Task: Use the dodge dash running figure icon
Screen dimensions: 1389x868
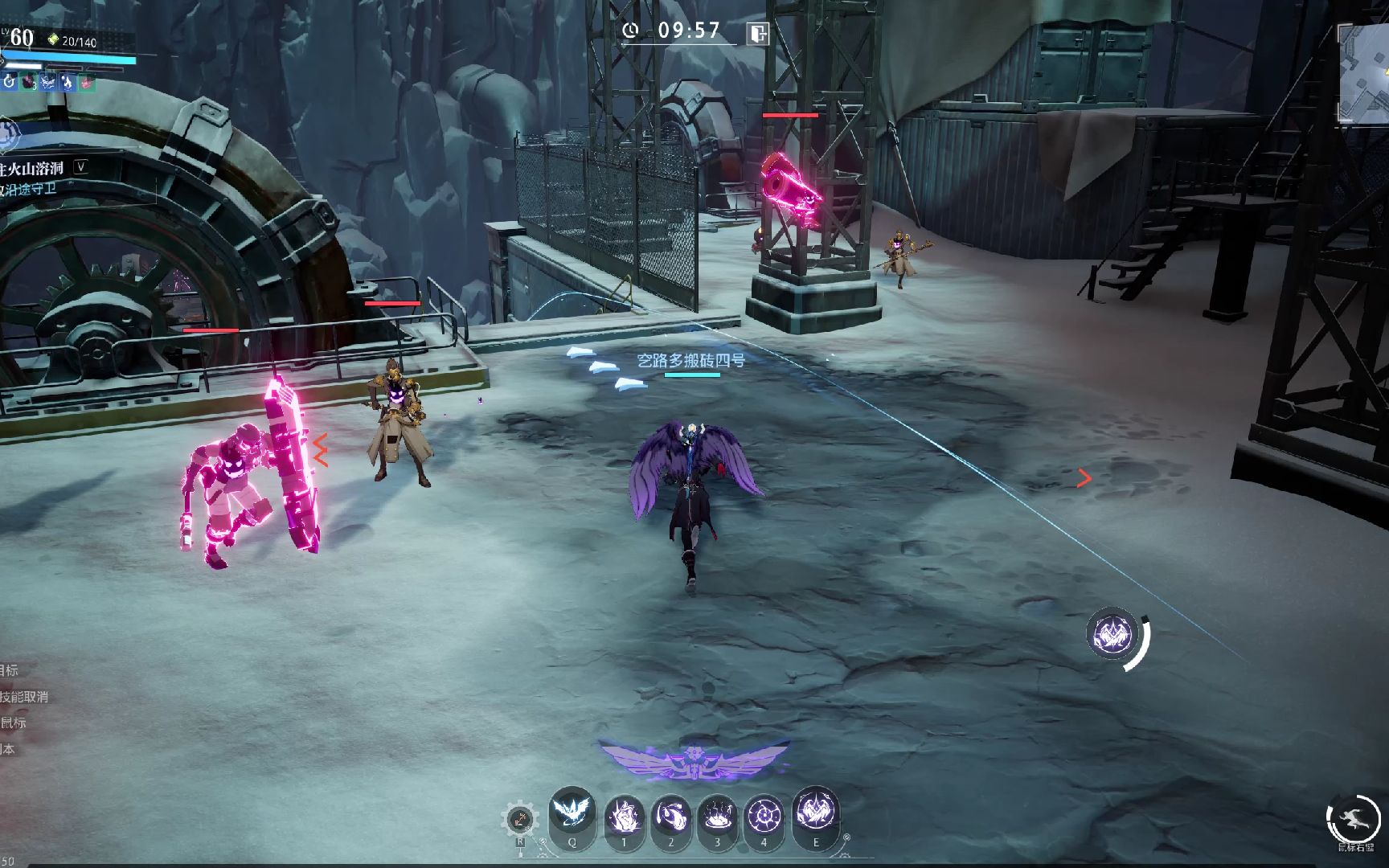Action: tap(1353, 817)
